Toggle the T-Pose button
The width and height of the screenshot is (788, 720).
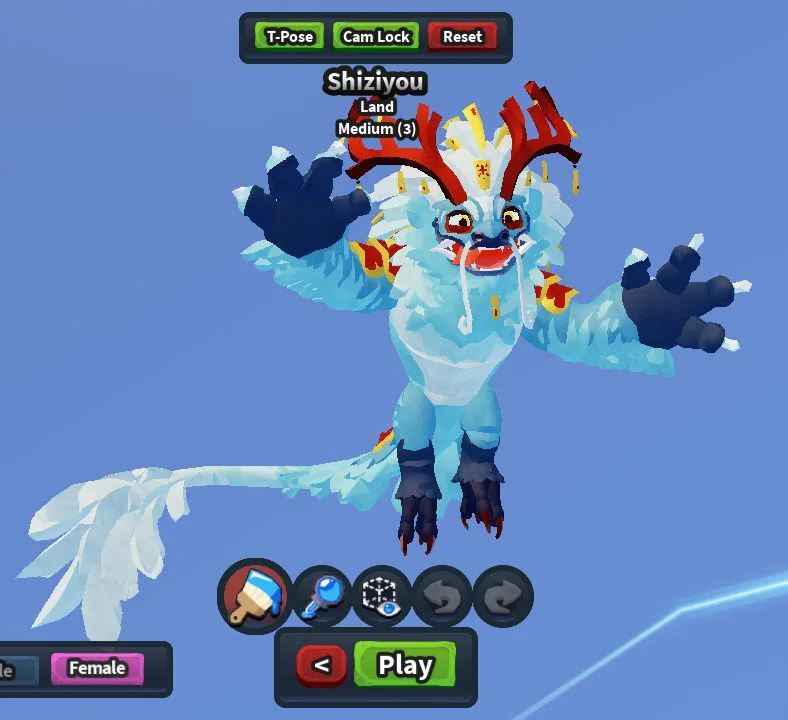pyautogui.click(x=290, y=37)
